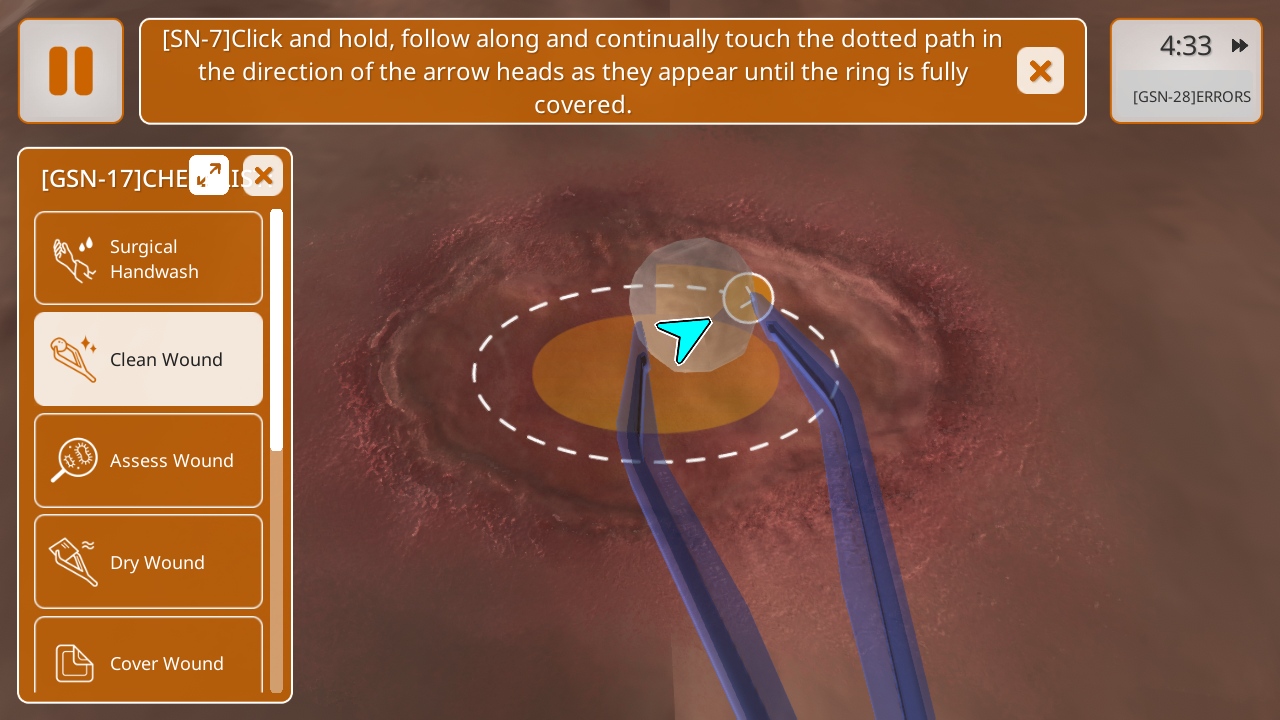Image resolution: width=1280 pixels, height=720 pixels.
Task: Close the checklist panel
Action: pos(263,176)
